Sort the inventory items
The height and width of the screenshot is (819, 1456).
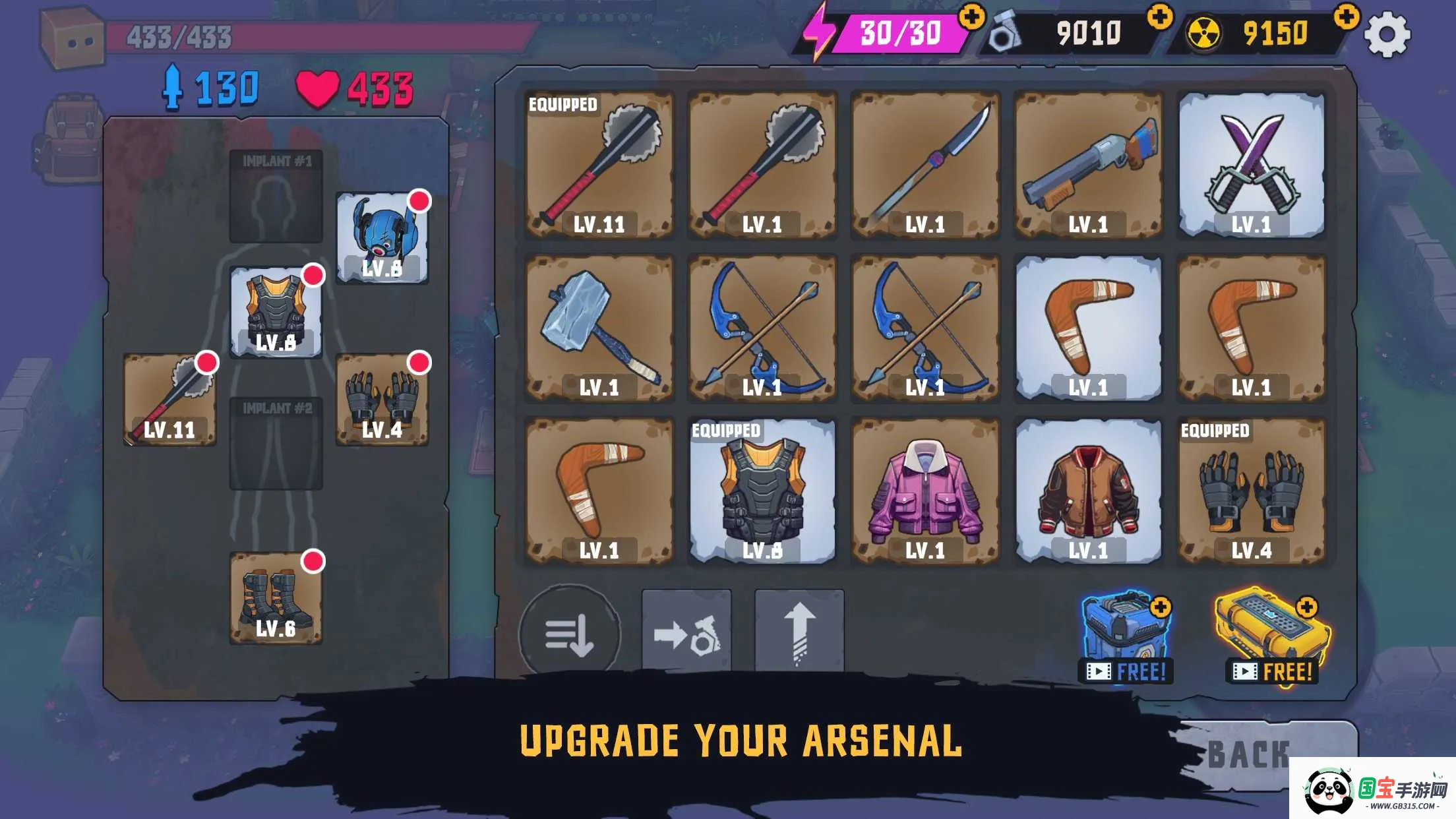point(570,634)
